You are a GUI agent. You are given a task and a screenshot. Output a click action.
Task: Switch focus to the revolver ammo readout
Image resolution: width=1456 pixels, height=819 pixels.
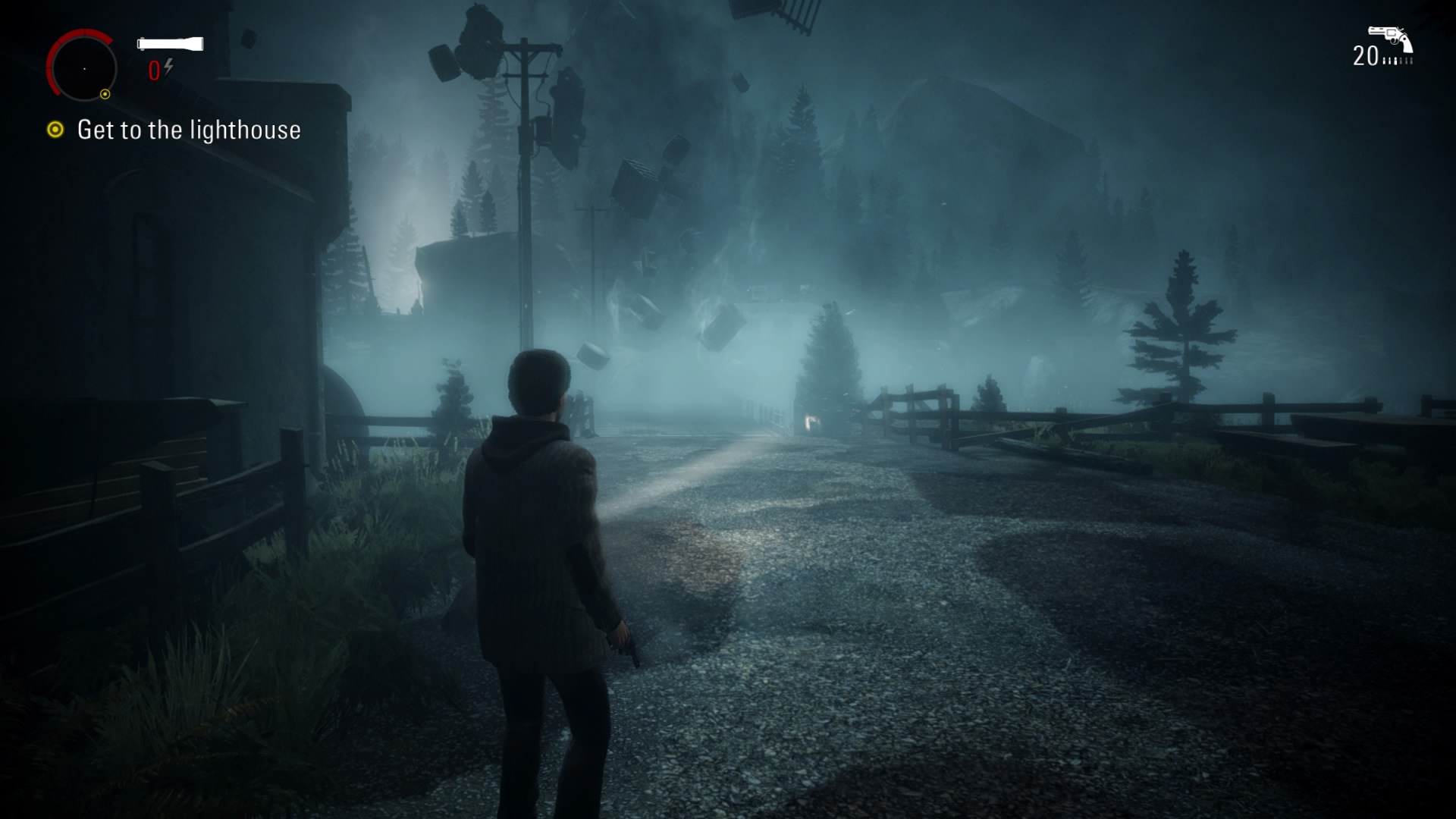1364,55
